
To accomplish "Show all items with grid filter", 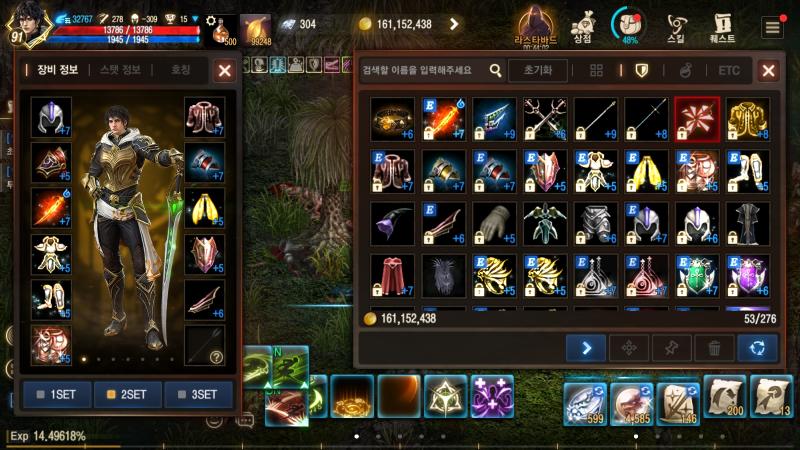I will (x=596, y=70).
